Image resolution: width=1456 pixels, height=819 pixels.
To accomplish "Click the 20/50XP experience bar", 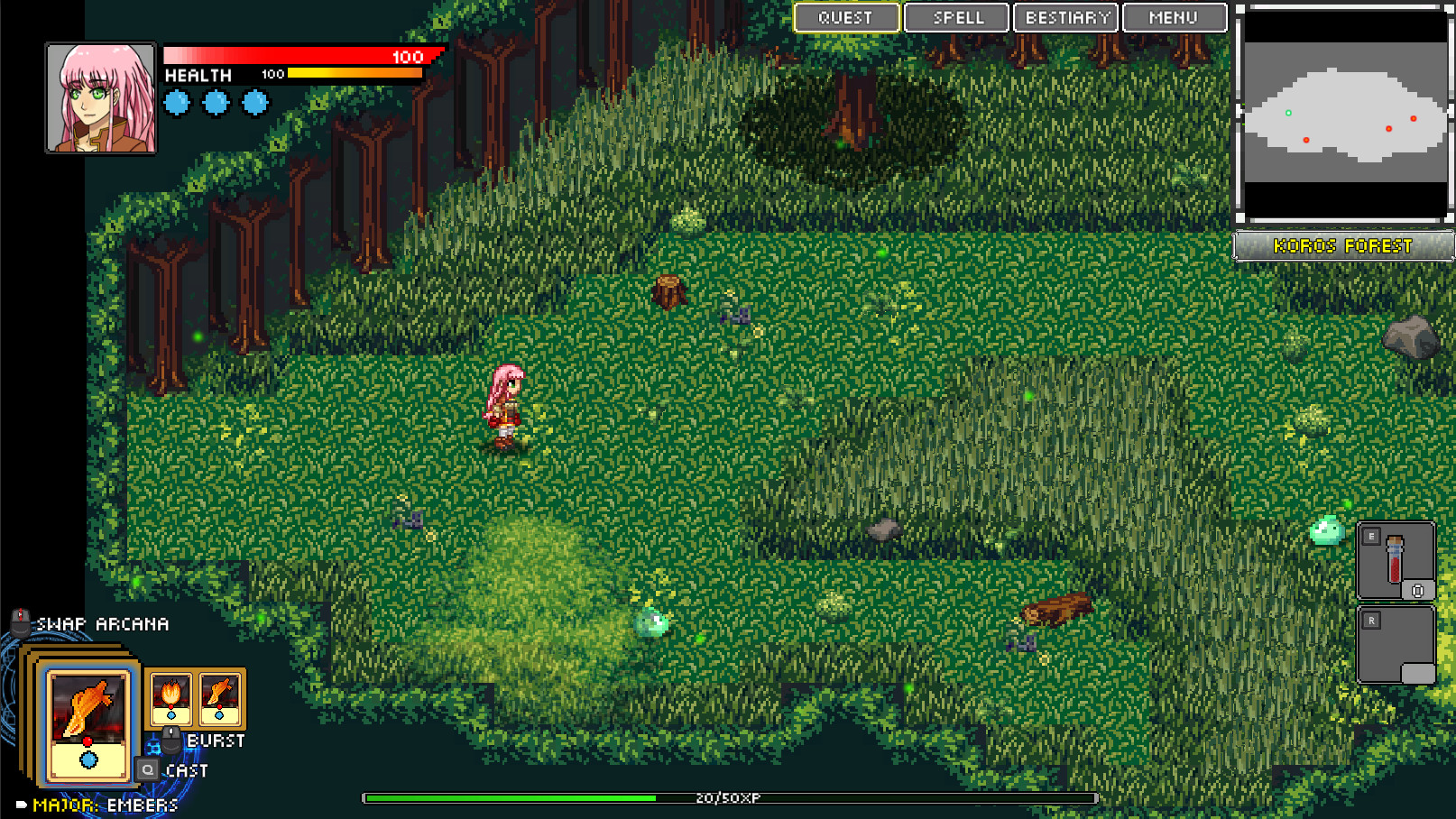I will click(727, 797).
